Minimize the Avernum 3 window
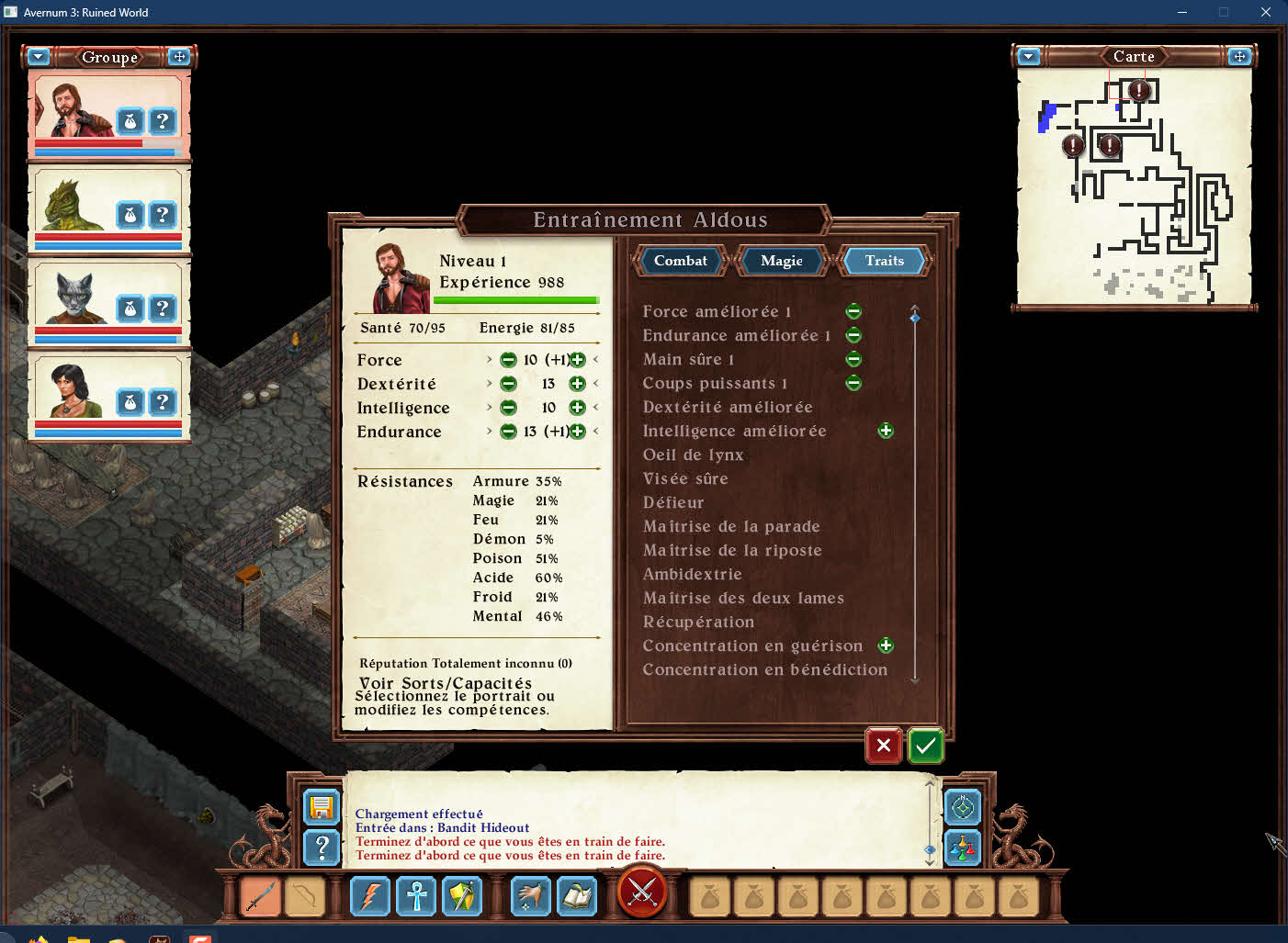 (1182, 12)
